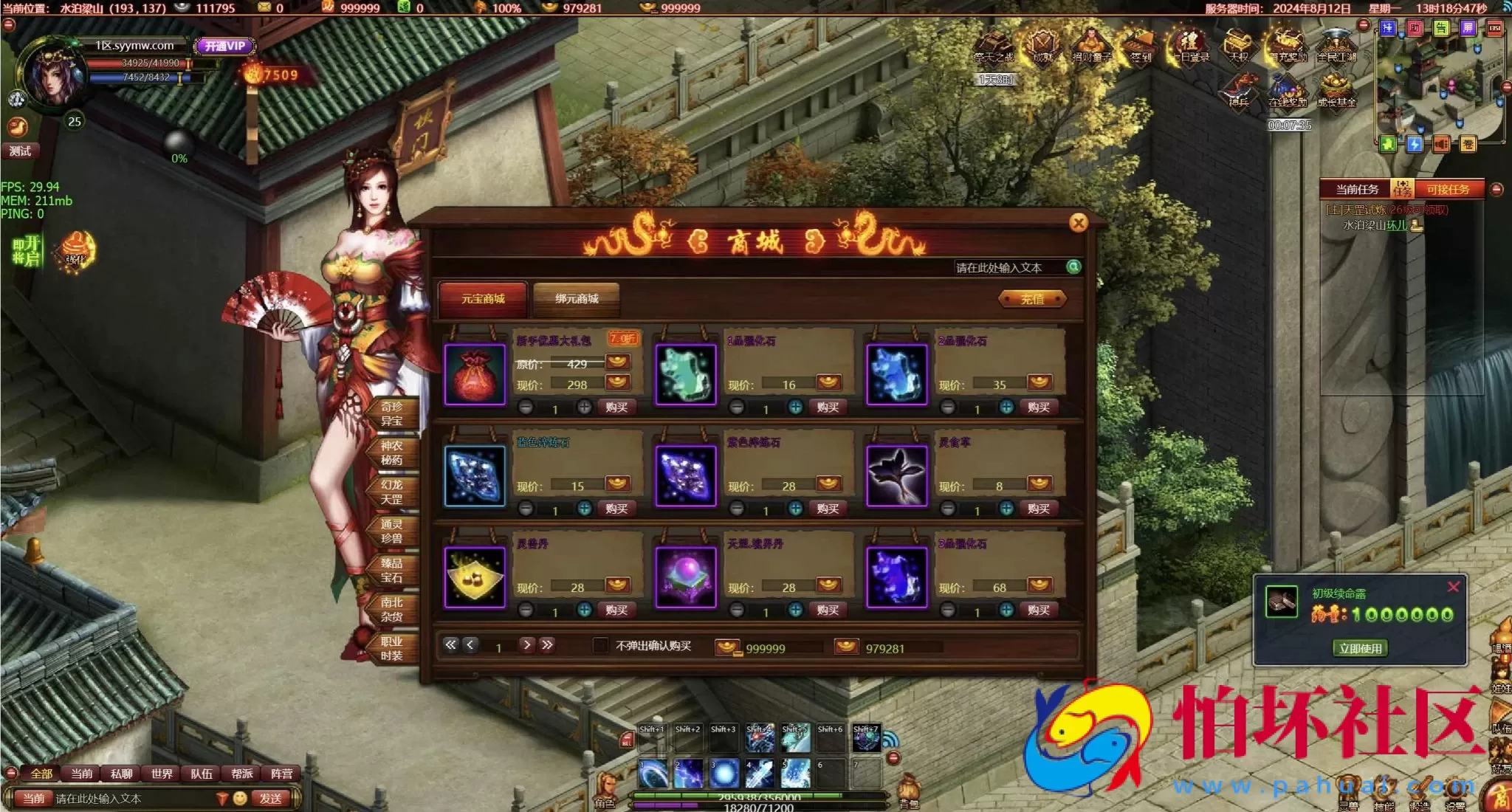Close the 商城 shop window
The height and width of the screenshot is (812, 1512).
(x=1078, y=223)
